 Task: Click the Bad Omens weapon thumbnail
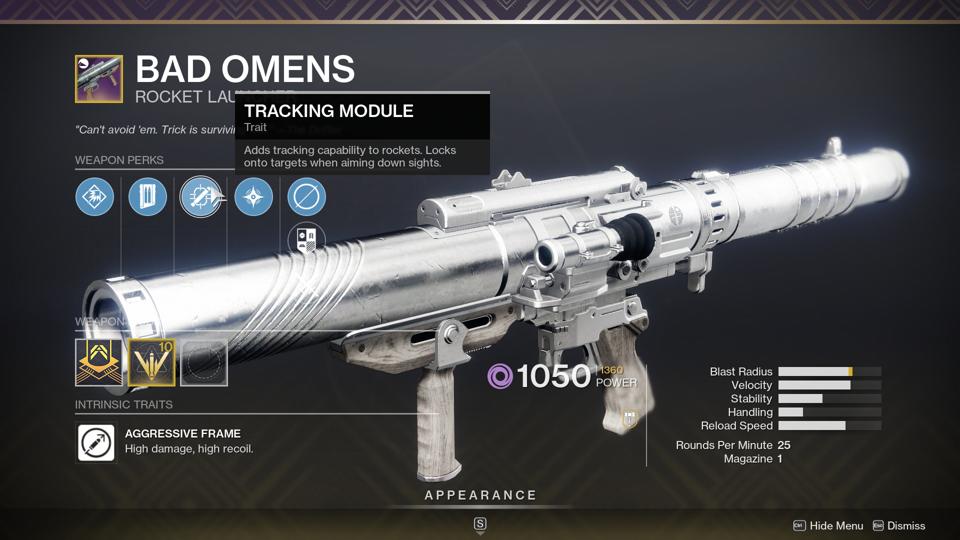pos(99,79)
